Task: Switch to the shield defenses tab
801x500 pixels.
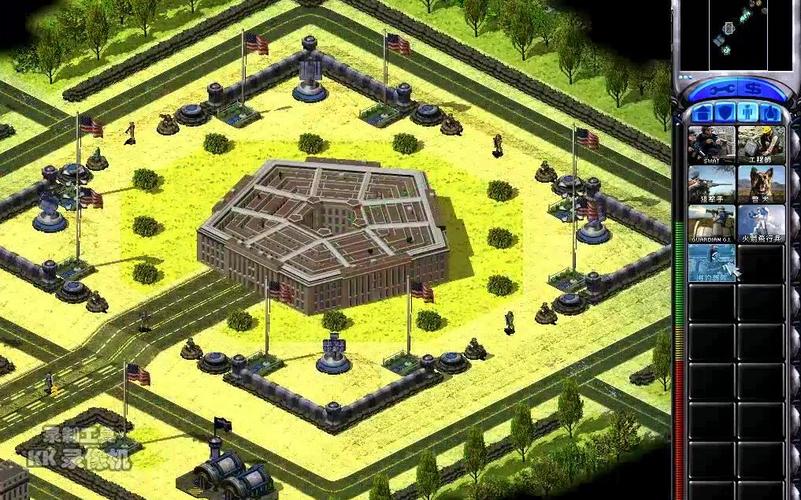Action: click(725, 112)
